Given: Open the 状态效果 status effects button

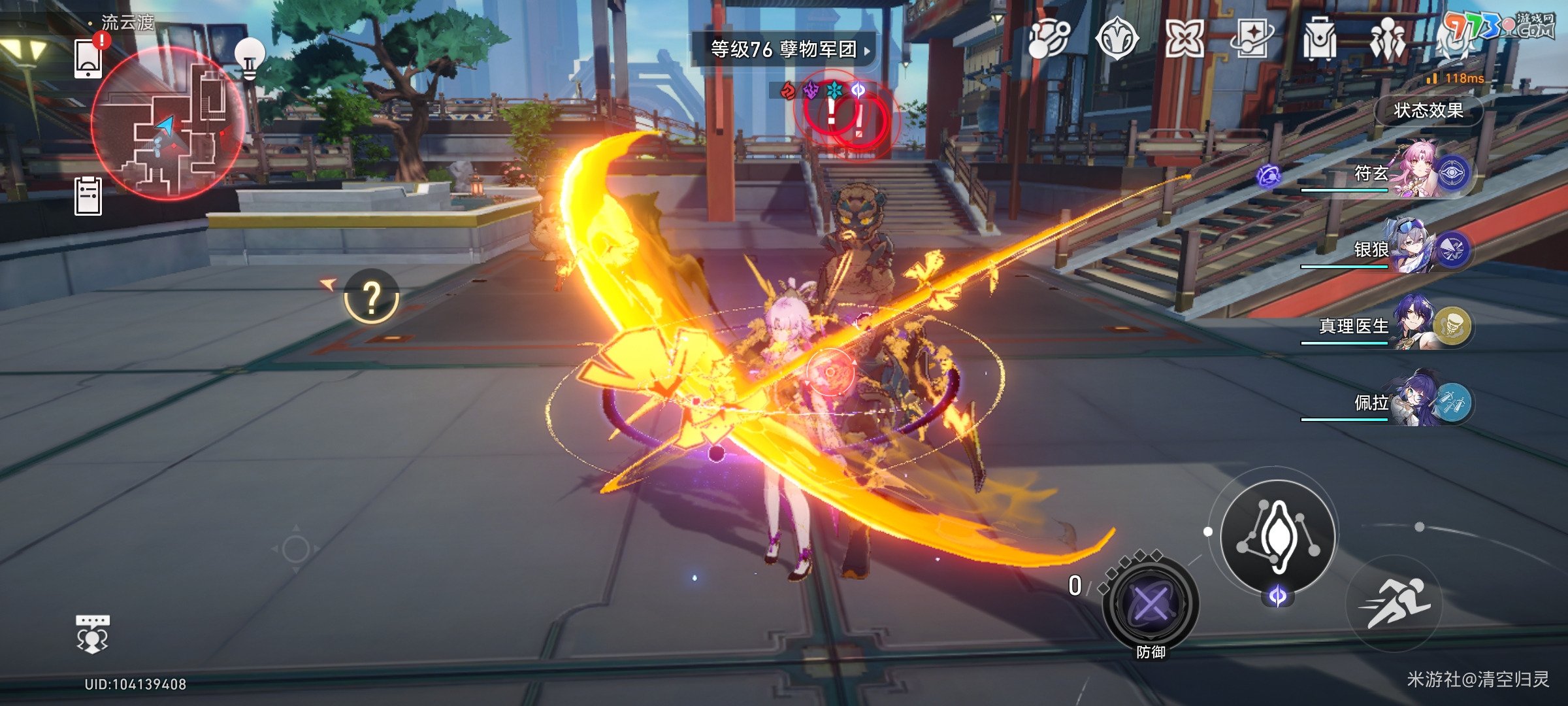Looking at the screenshot, I should point(1428,110).
